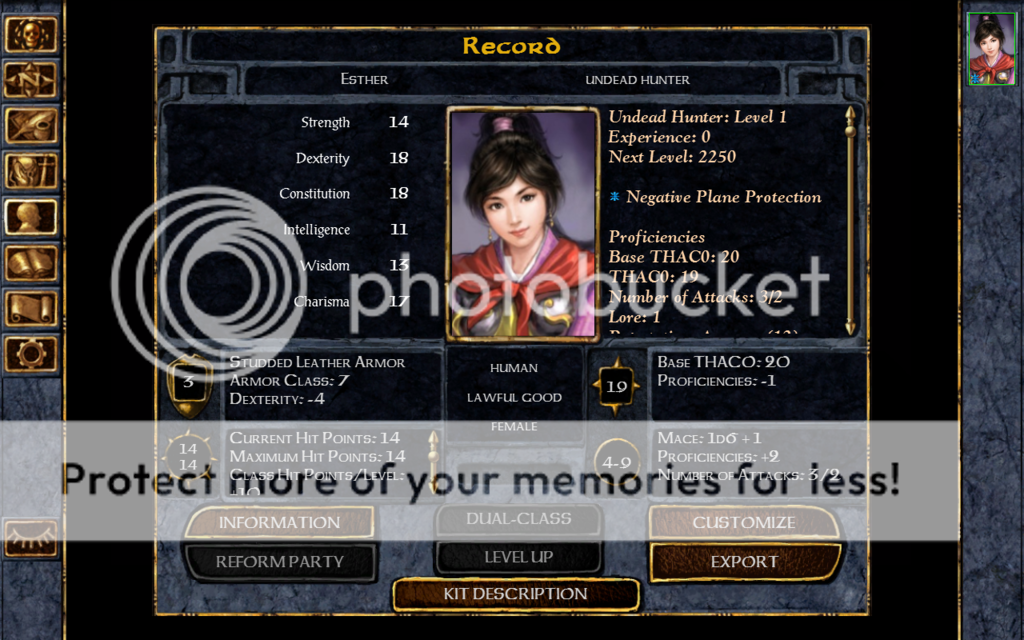The height and width of the screenshot is (640, 1024).
Task: Open the priest scroll icon
Action: [x=30, y=308]
